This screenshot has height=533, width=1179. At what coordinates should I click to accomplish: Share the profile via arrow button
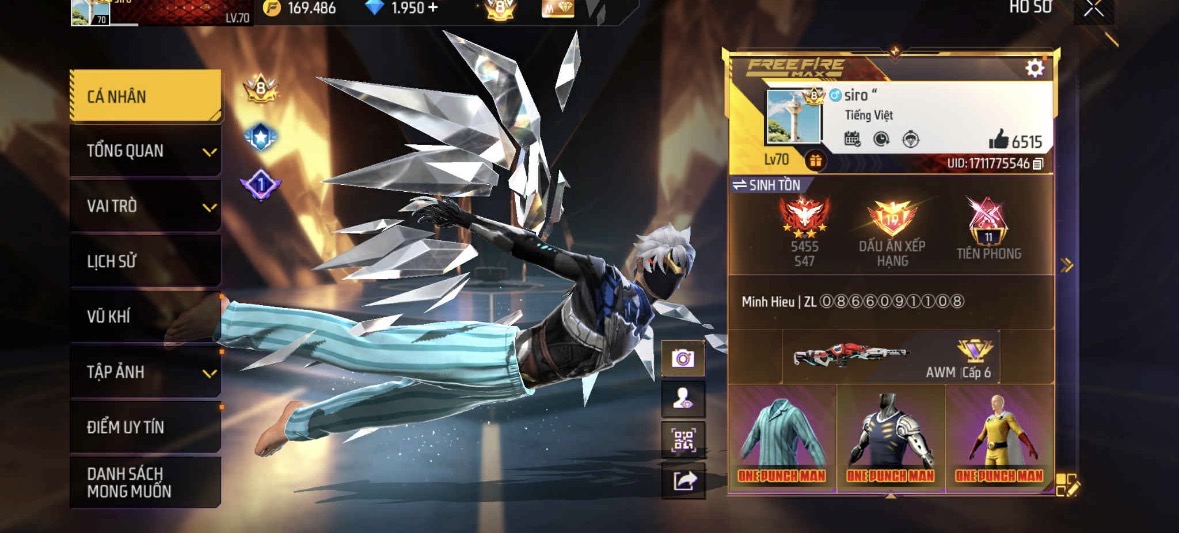[x=684, y=481]
